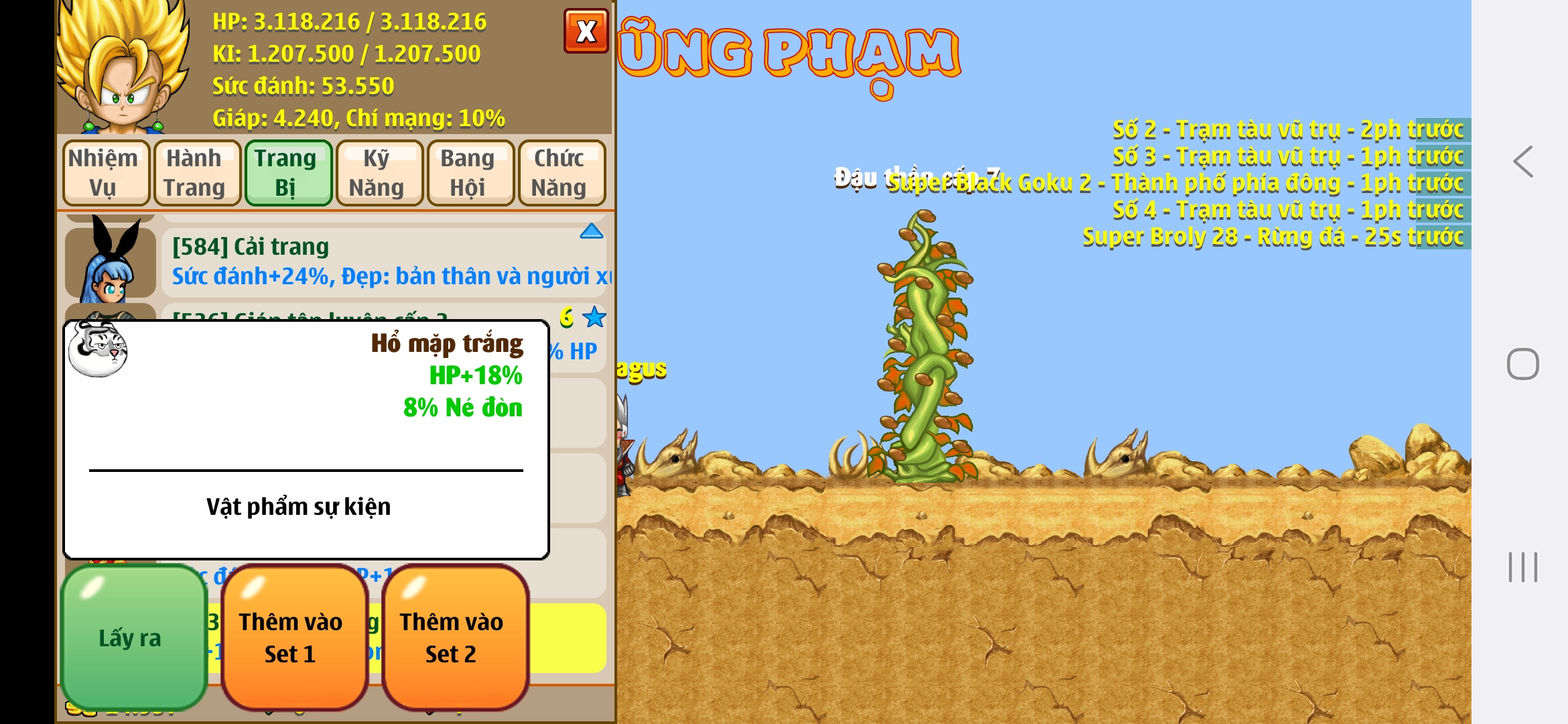Image resolution: width=1568 pixels, height=724 pixels.
Task: Tap the green Lấy ra button
Action: (133, 638)
